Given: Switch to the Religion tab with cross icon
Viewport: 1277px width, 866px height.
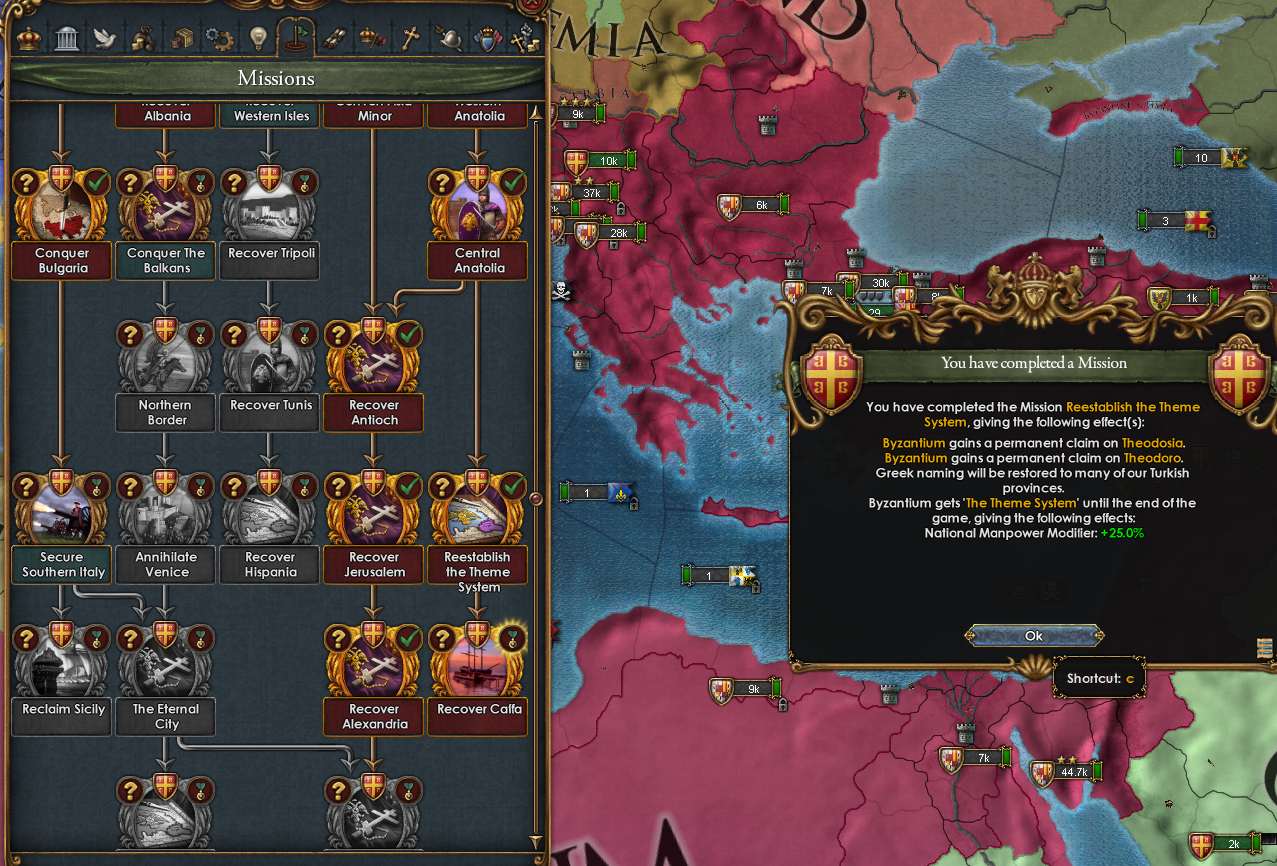Looking at the screenshot, I should tap(409, 39).
